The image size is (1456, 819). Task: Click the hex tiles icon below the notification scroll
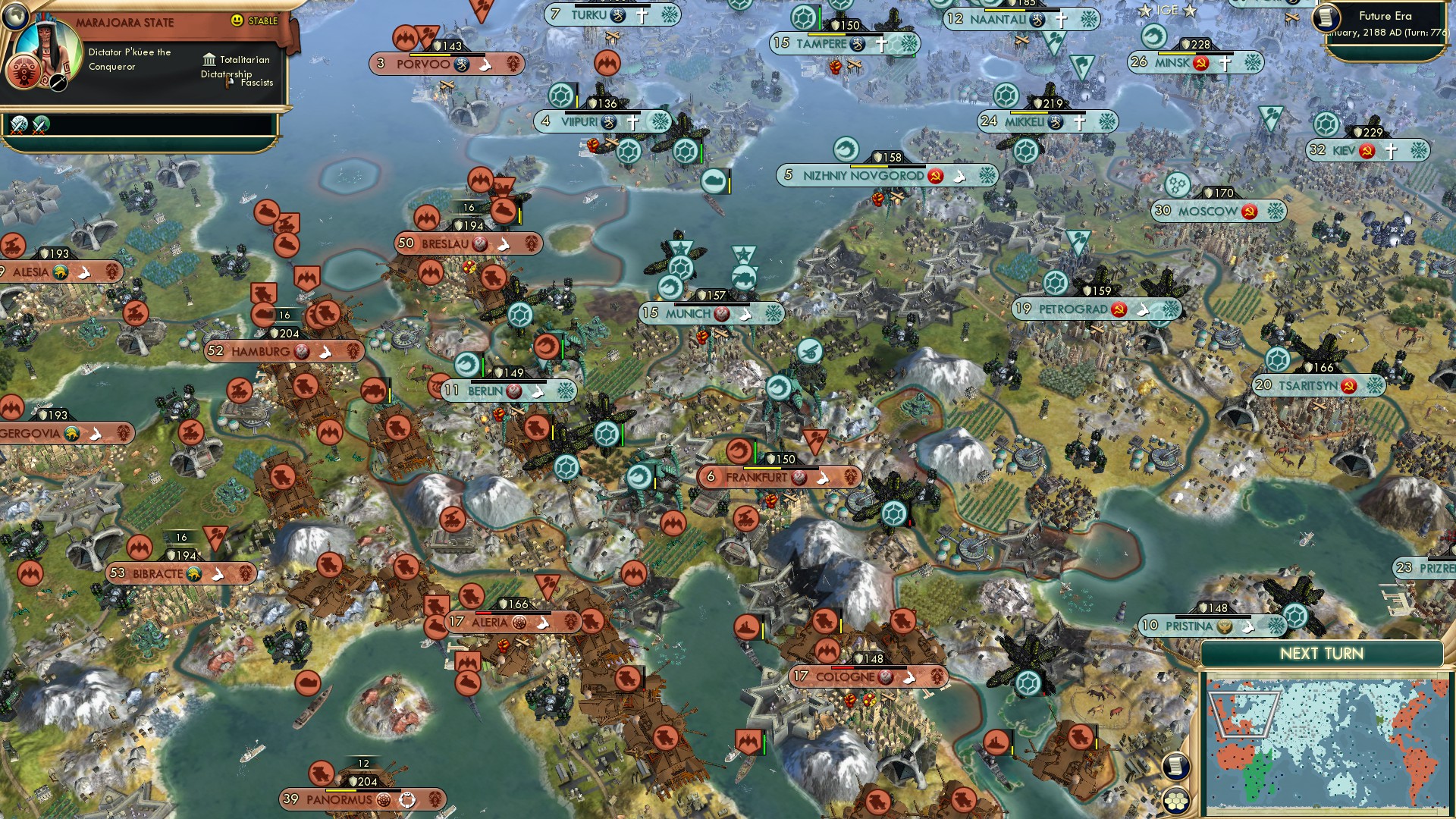point(1176,801)
